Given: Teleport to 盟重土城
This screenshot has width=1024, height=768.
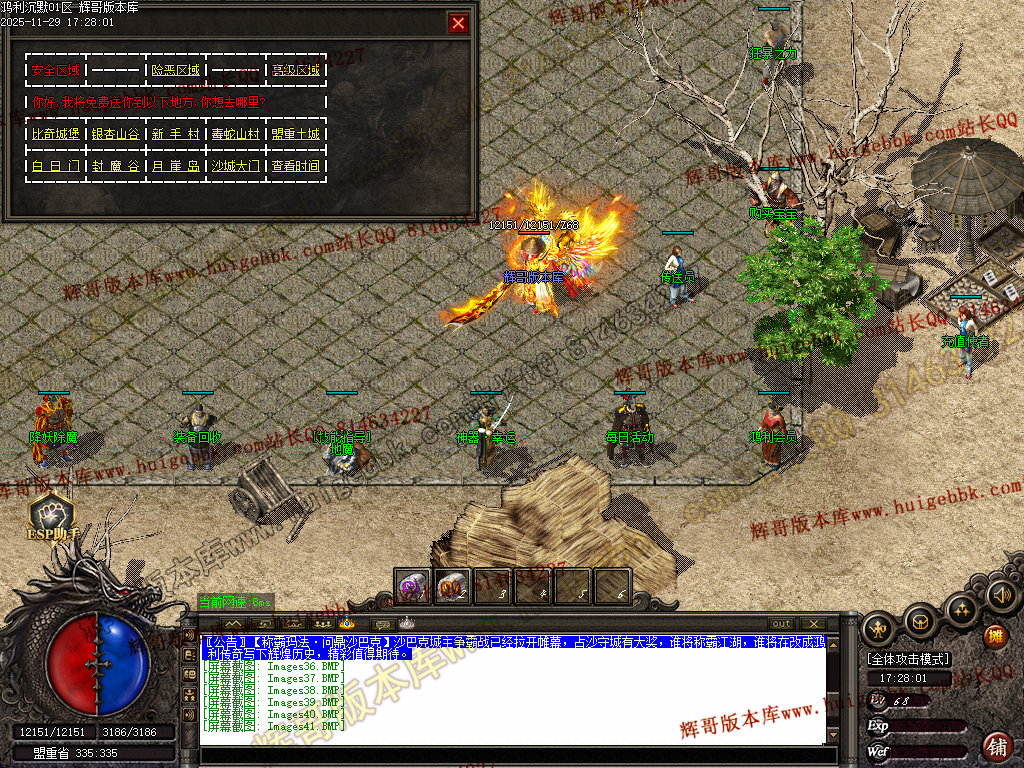Looking at the screenshot, I should point(295,134).
